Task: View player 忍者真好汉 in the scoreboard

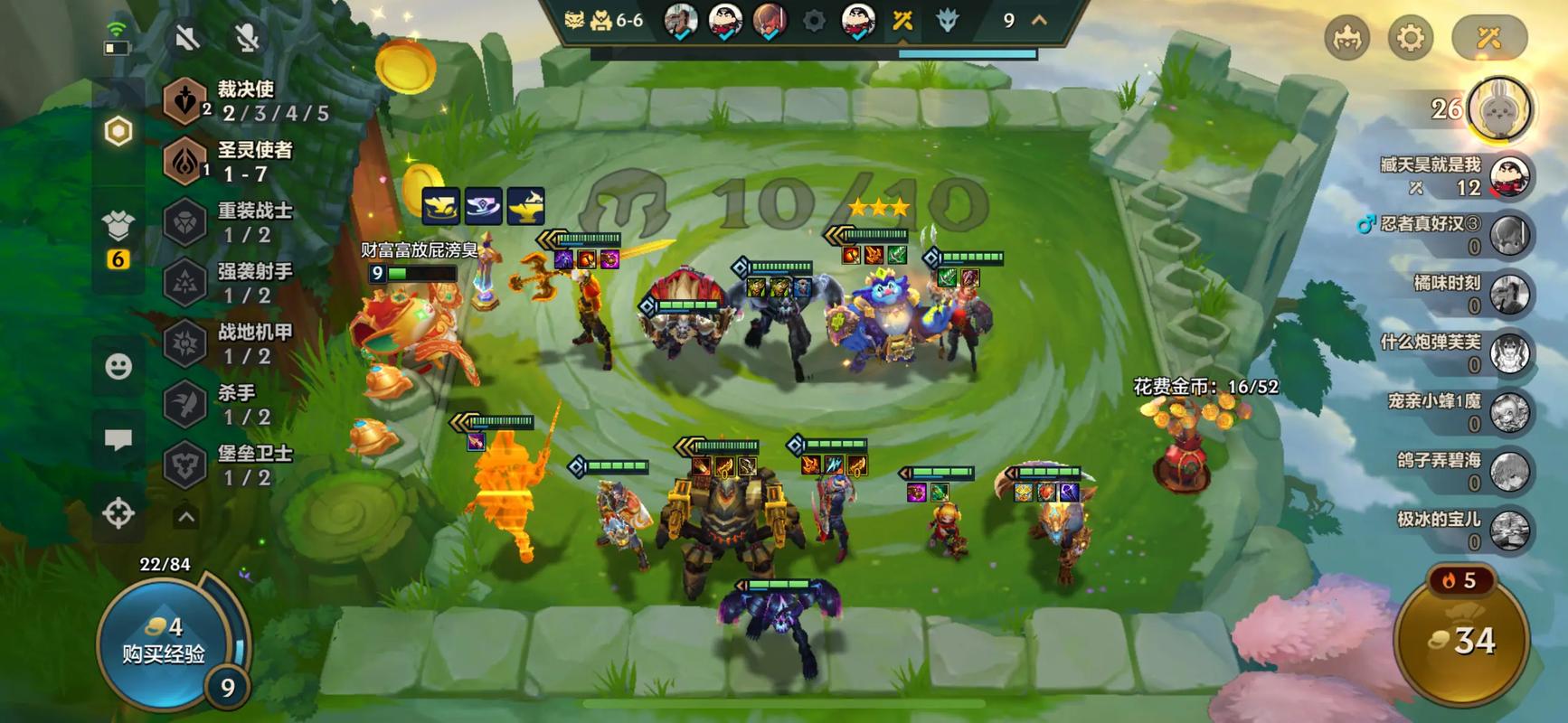Action: click(1447, 234)
